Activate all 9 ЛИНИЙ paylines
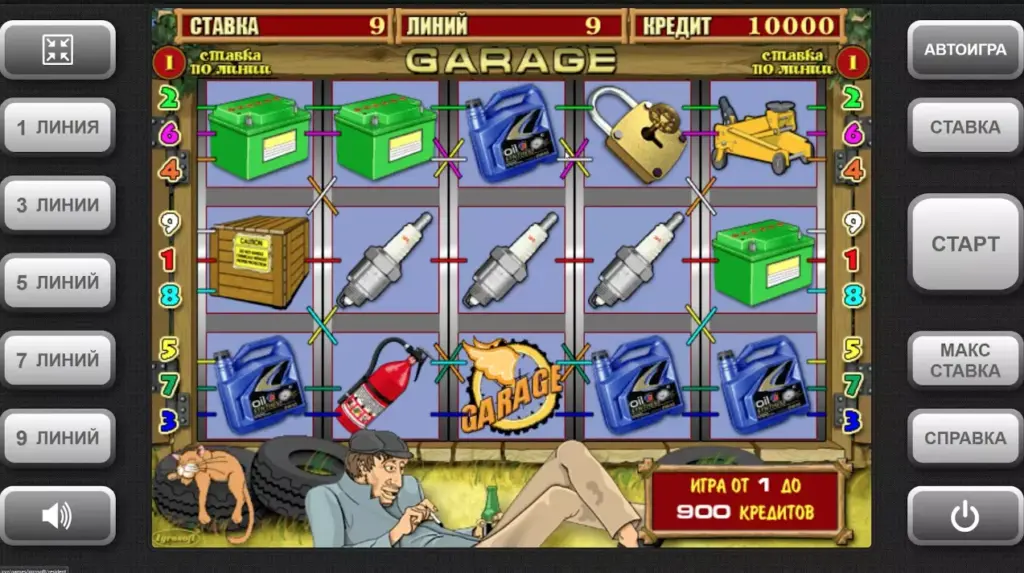Viewport: 1024px width, 573px height. 58,438
